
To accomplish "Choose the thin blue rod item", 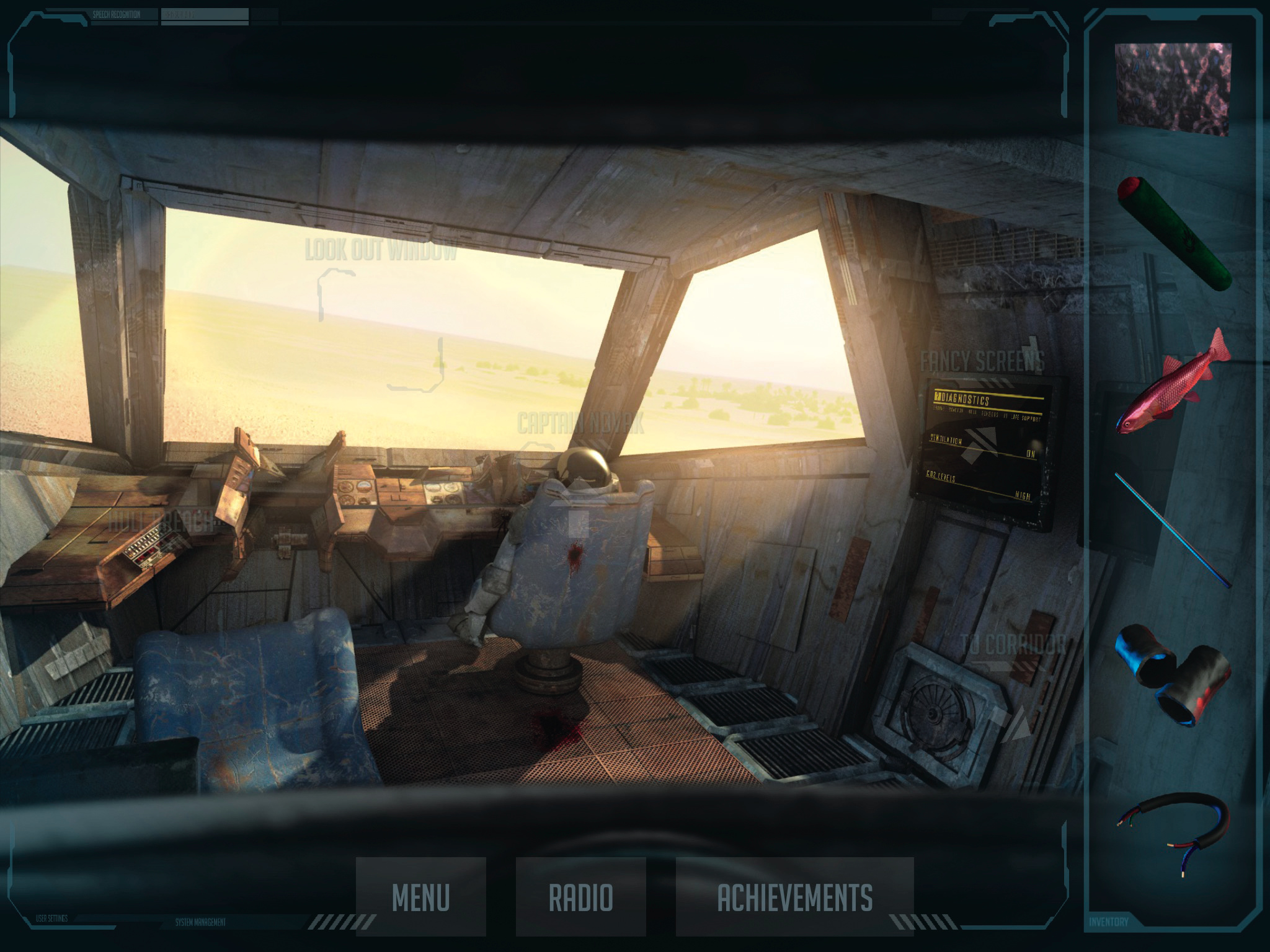I will point(1172,530).
